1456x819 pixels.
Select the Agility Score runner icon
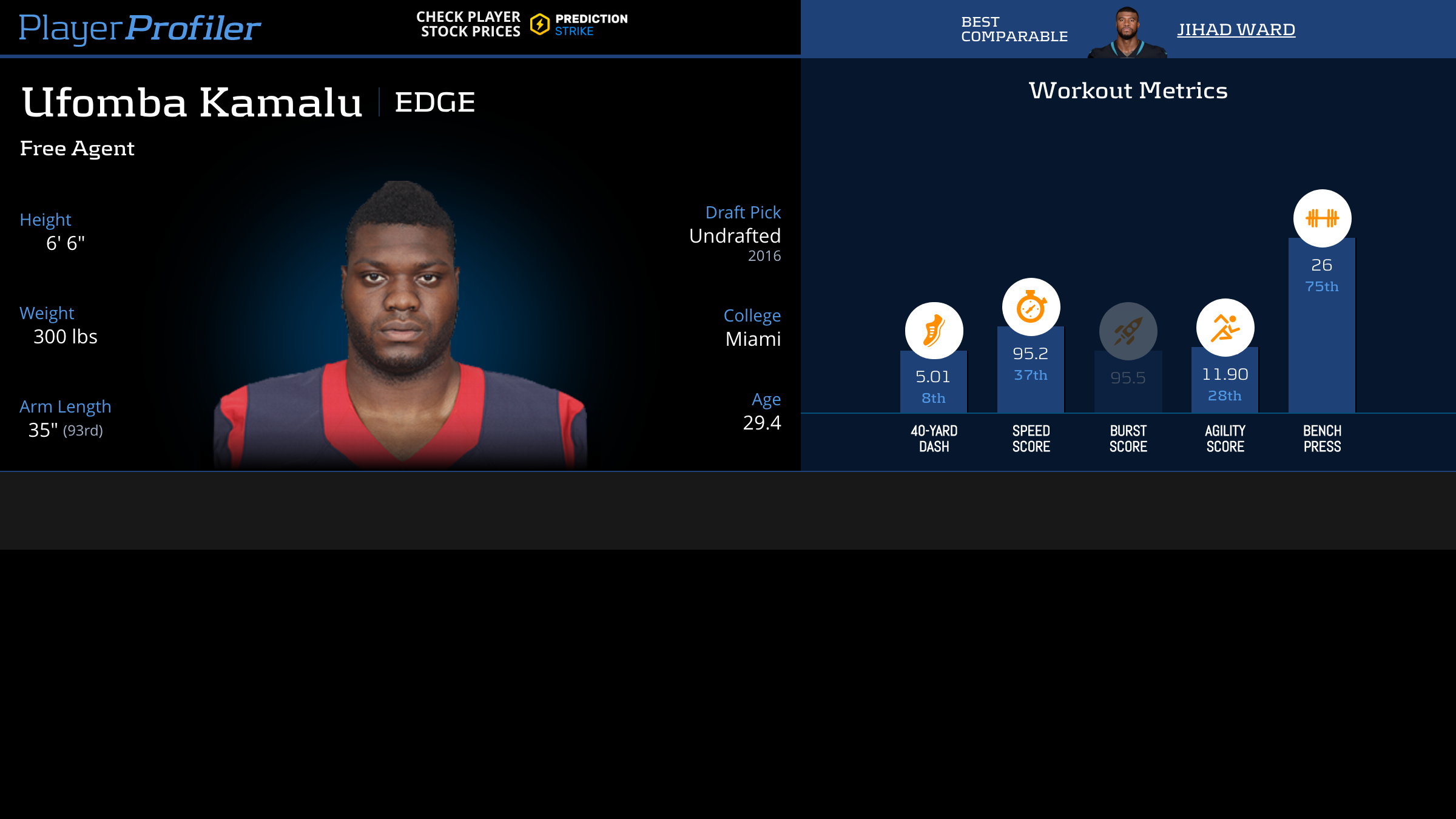tap(1225, 328)
